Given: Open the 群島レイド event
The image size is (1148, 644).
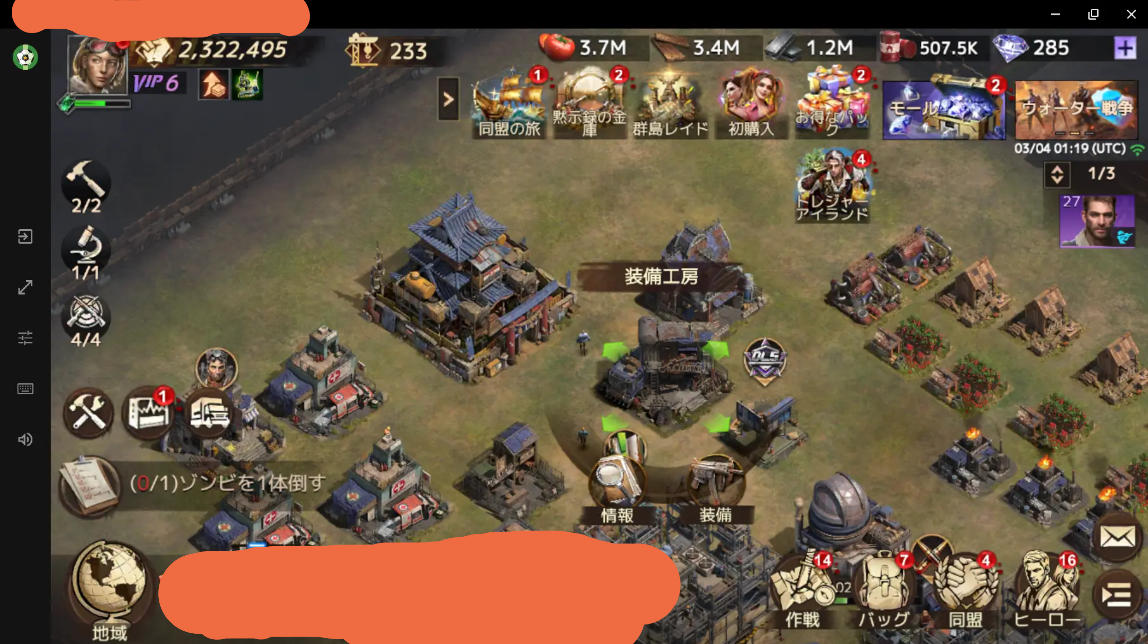Looking at the screenshot, I should click(x=669, y=102).
